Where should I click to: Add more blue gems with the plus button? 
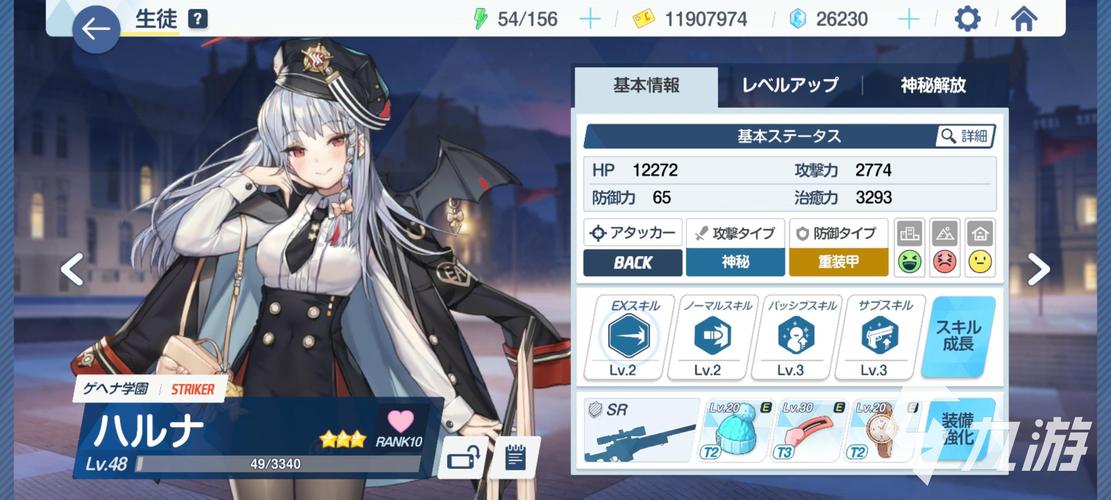[x=908, y=19]
